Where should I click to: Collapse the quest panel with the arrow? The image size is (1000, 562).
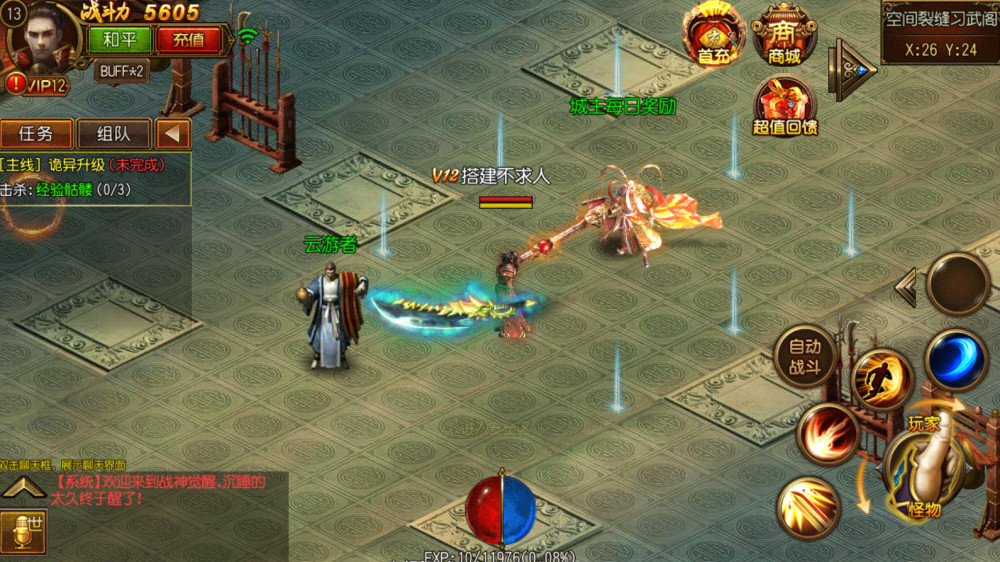coord(173,134)
